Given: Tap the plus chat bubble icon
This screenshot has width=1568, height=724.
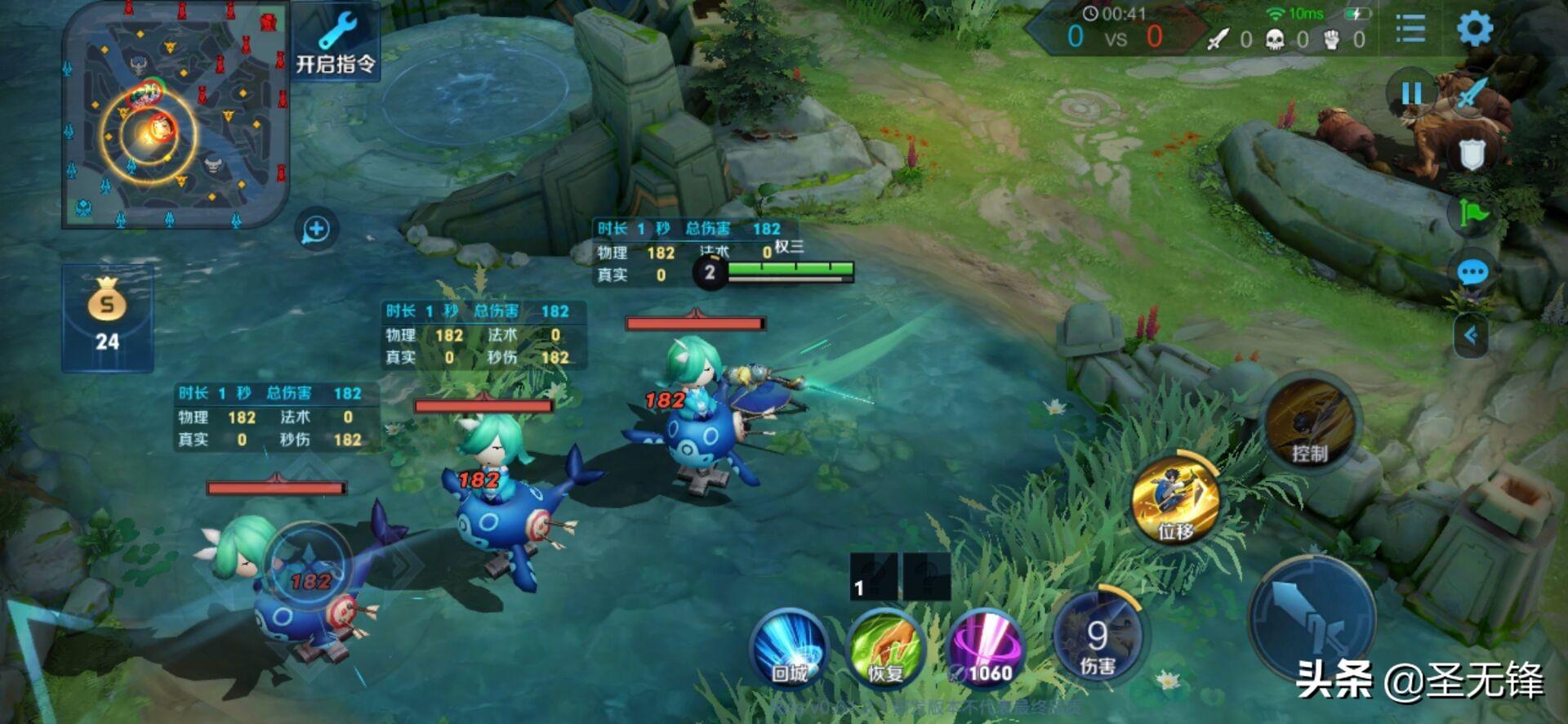Looking at the screenshot, I should pos(317,230).
